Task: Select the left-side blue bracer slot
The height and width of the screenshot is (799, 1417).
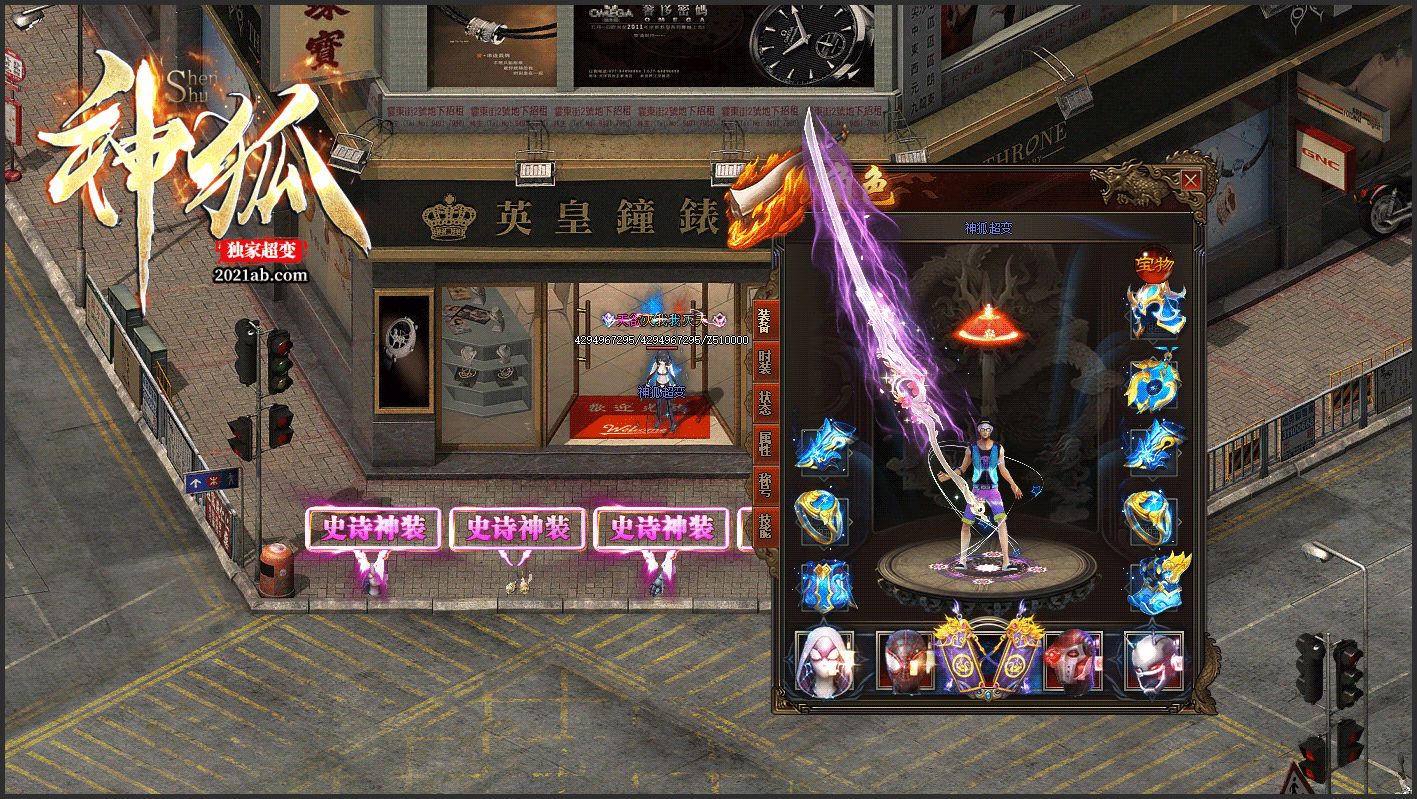Action: click(x=825, y=447)
